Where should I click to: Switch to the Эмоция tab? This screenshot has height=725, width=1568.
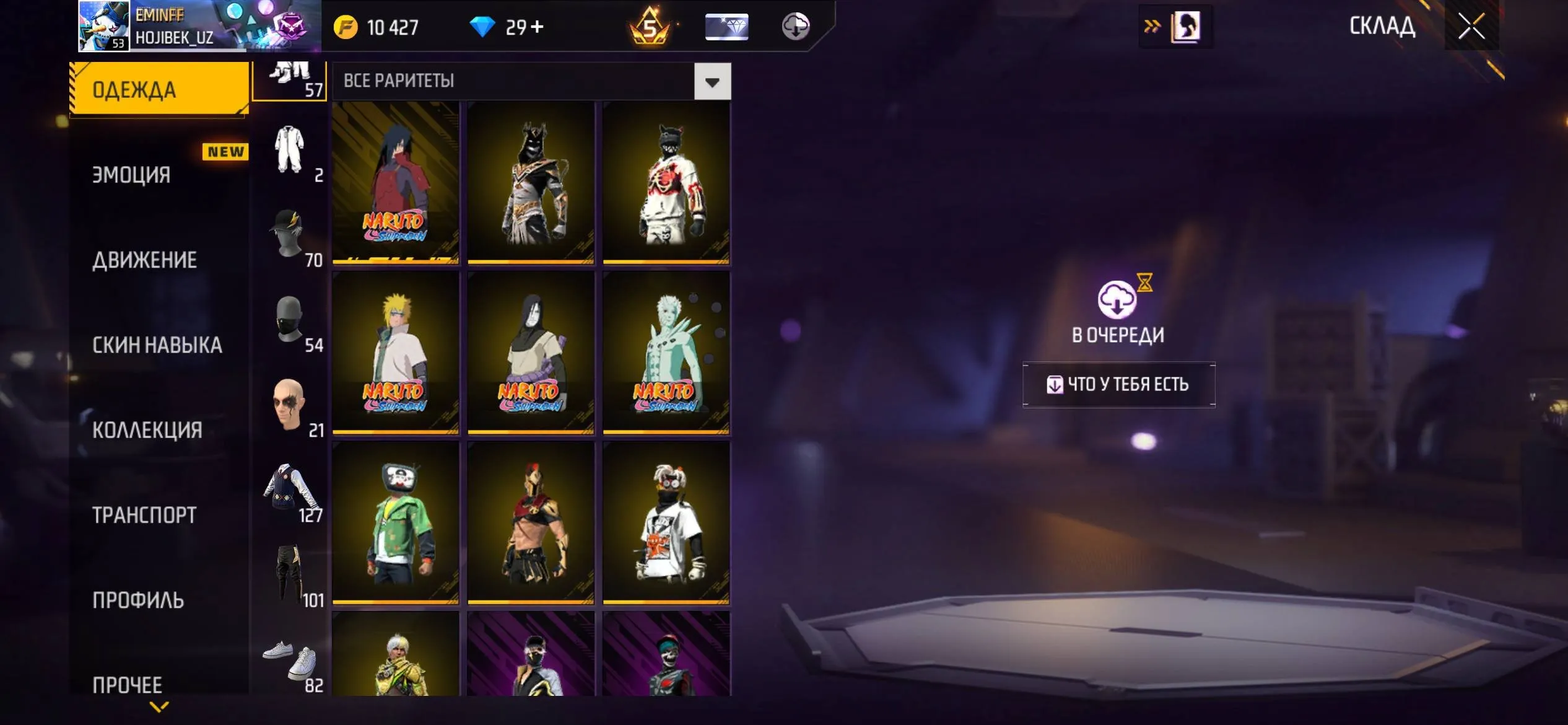tap(131, 175)
